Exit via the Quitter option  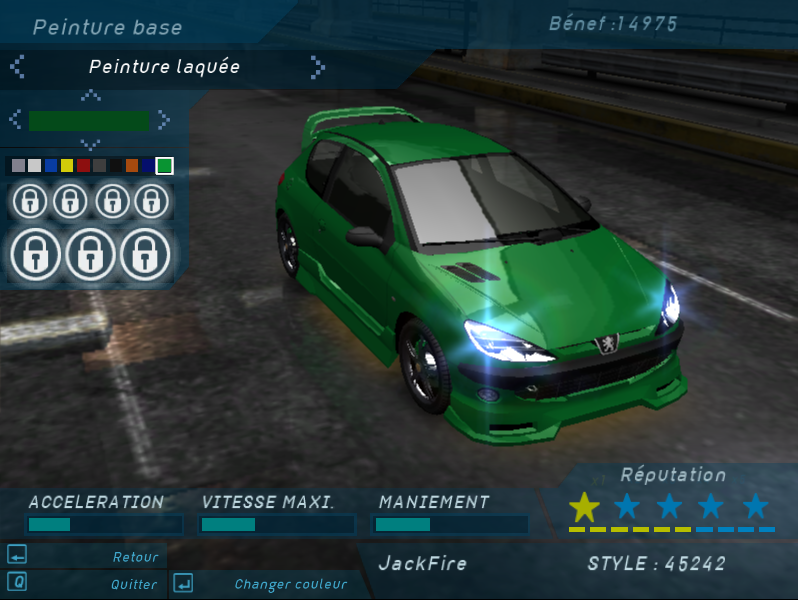pyautogui.click(x=134, y=584)
